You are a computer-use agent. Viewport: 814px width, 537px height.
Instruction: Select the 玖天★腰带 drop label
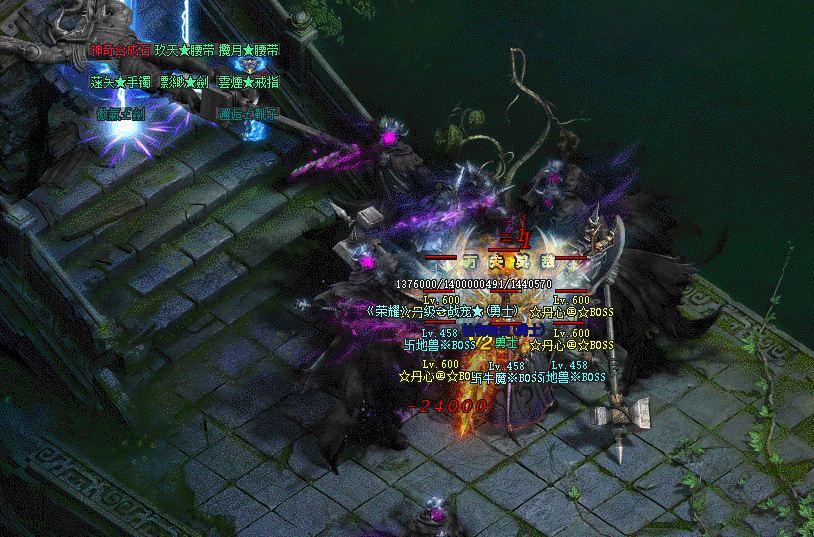click(x=184, y=49)
